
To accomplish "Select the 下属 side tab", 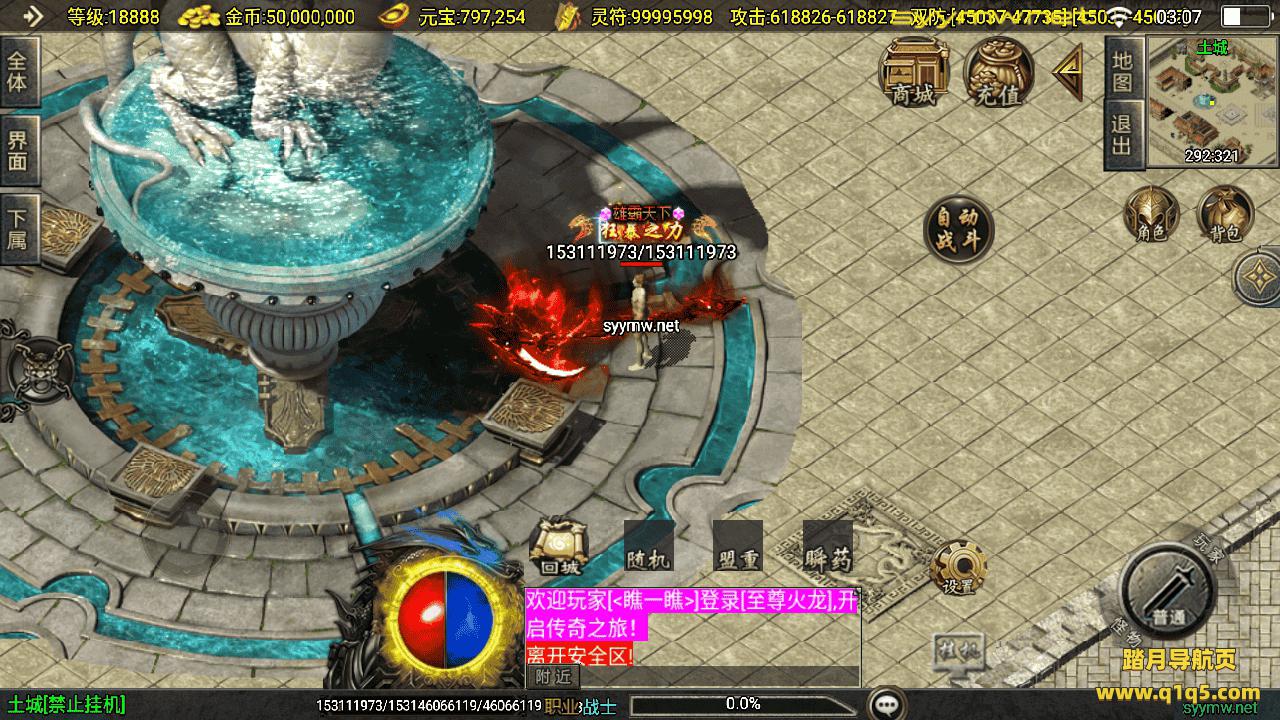I will pyautogui.click(x=18, y=230).
